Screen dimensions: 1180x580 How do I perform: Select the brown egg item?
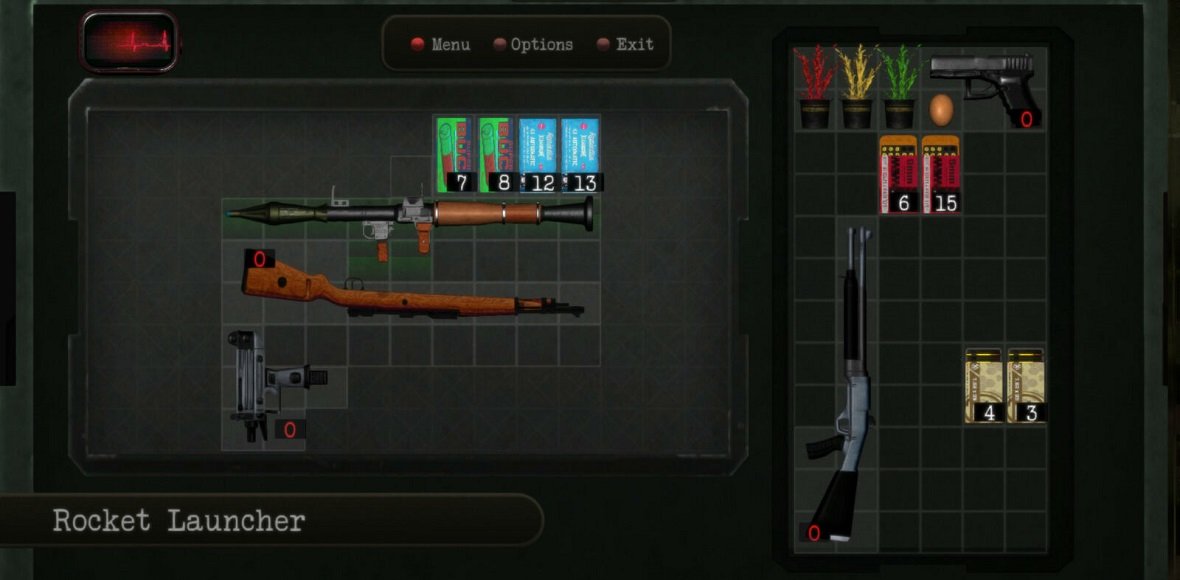[941, 108]
